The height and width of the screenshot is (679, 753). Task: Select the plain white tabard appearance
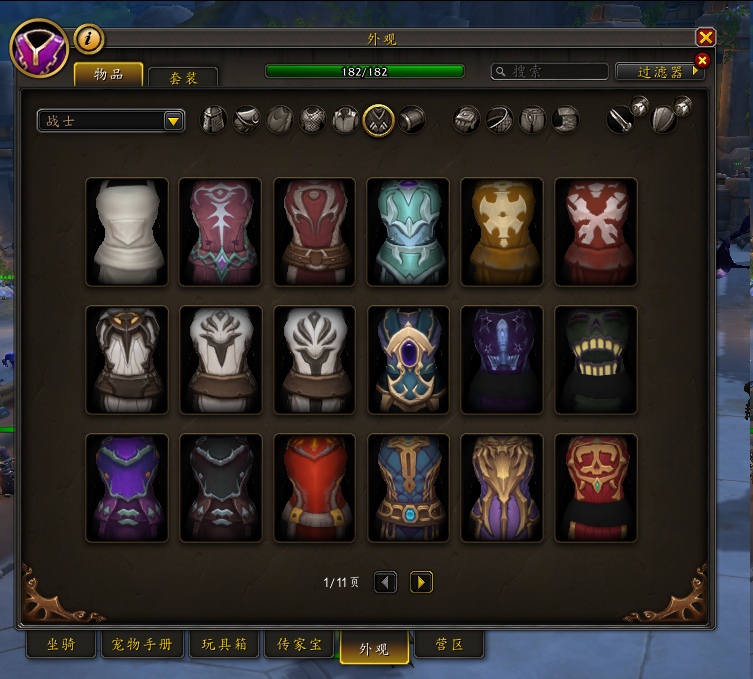[x=127, y=232]
